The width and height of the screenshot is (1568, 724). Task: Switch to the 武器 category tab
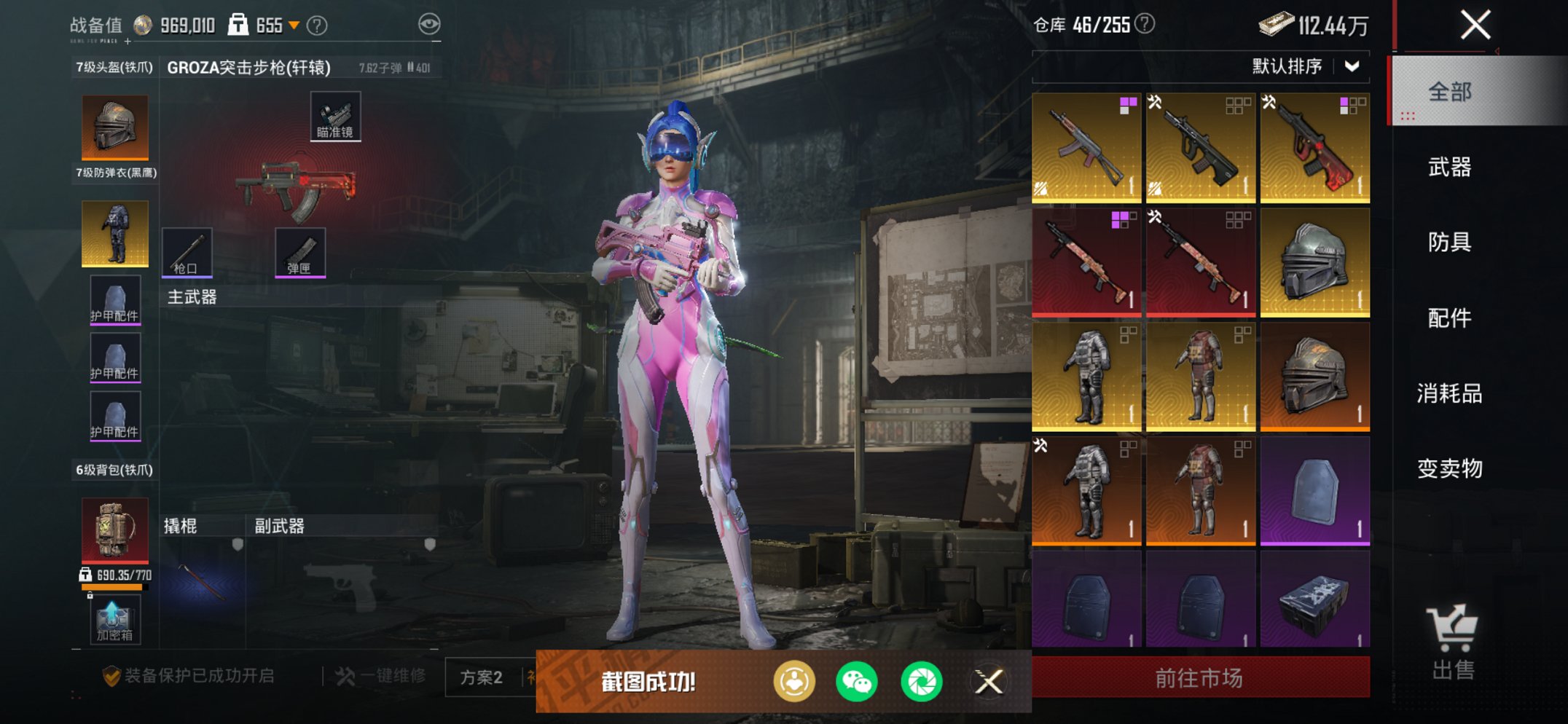click(1449, 168)
